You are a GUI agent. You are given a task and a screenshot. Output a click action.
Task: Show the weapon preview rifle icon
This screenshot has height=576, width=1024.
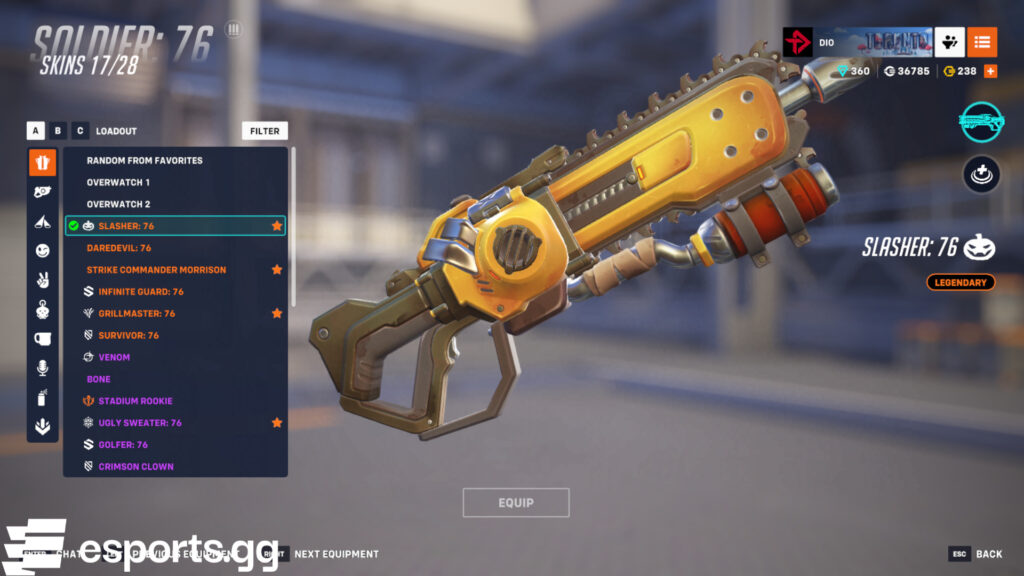point(982,121)
